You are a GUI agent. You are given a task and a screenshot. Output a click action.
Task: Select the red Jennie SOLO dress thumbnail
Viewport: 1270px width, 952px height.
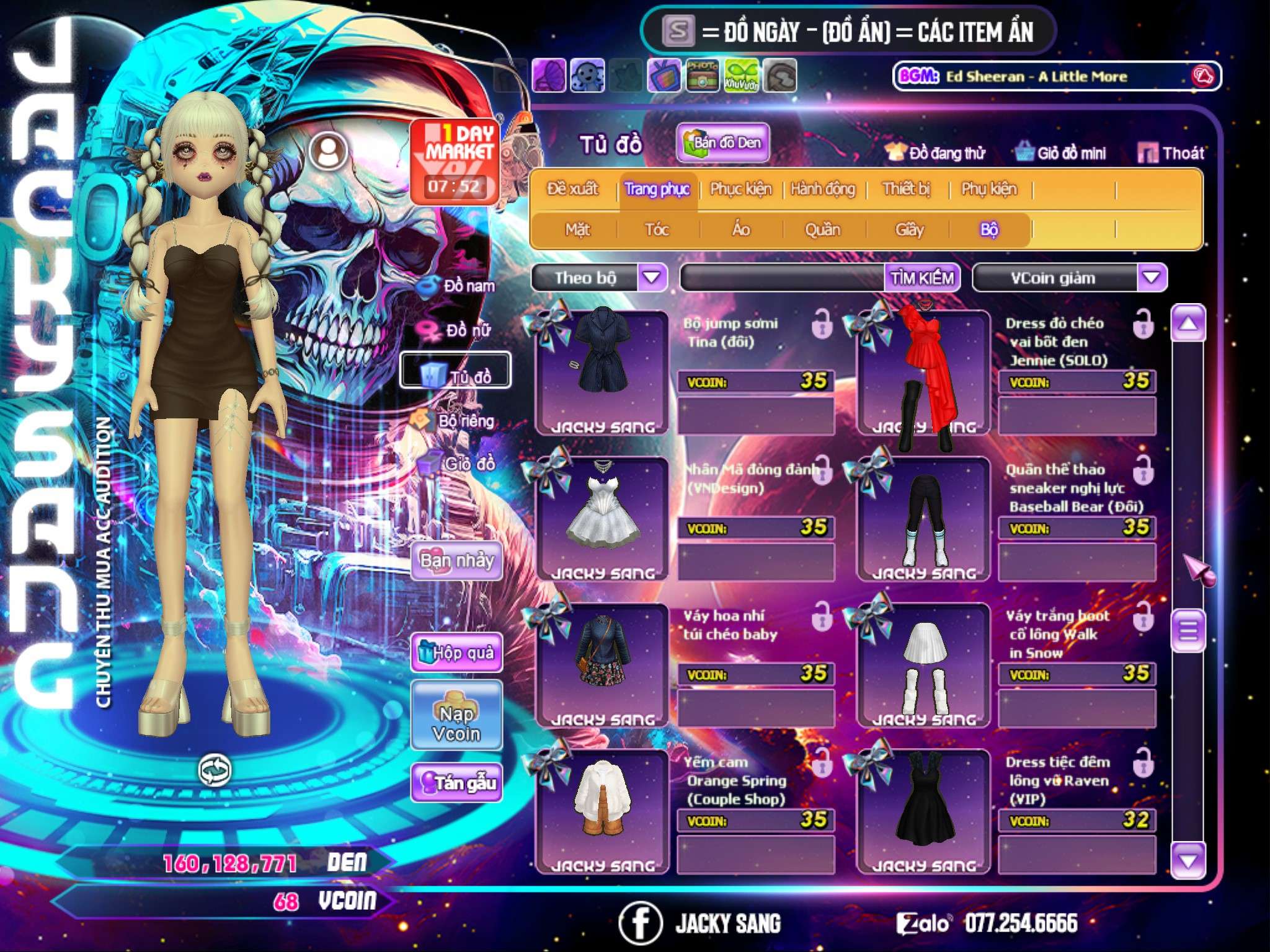923,372
